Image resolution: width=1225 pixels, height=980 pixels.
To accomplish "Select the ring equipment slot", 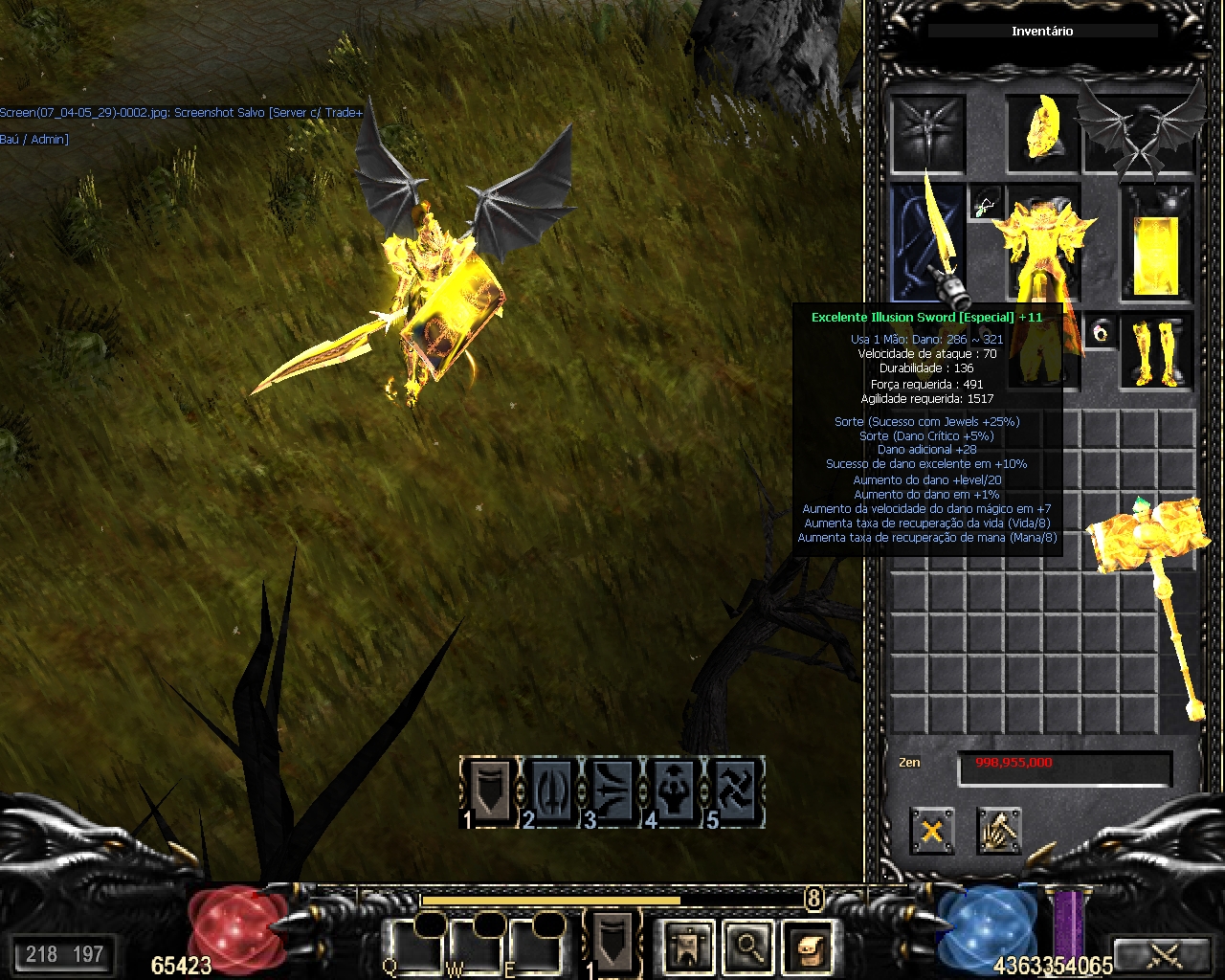I will [1102, 332].
